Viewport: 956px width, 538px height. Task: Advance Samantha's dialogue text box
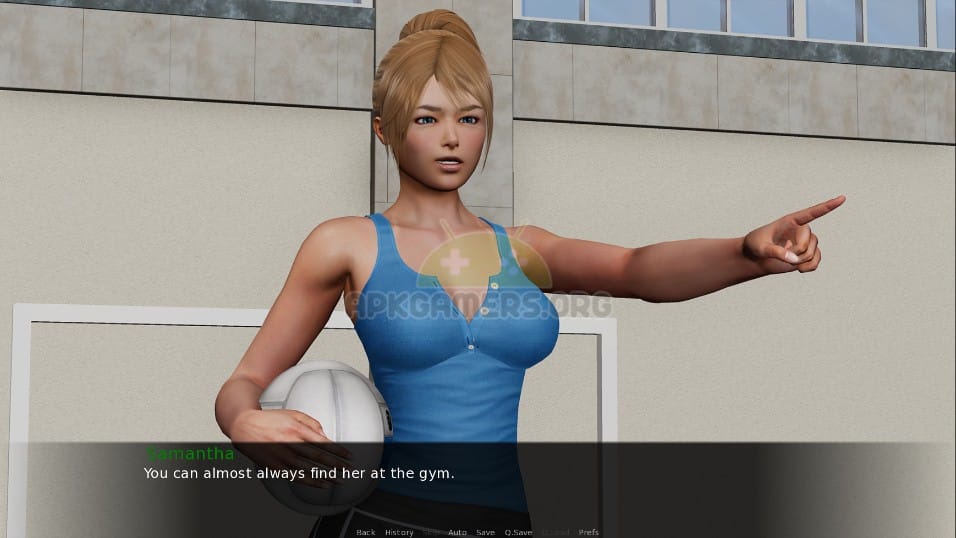coord(478,480)
